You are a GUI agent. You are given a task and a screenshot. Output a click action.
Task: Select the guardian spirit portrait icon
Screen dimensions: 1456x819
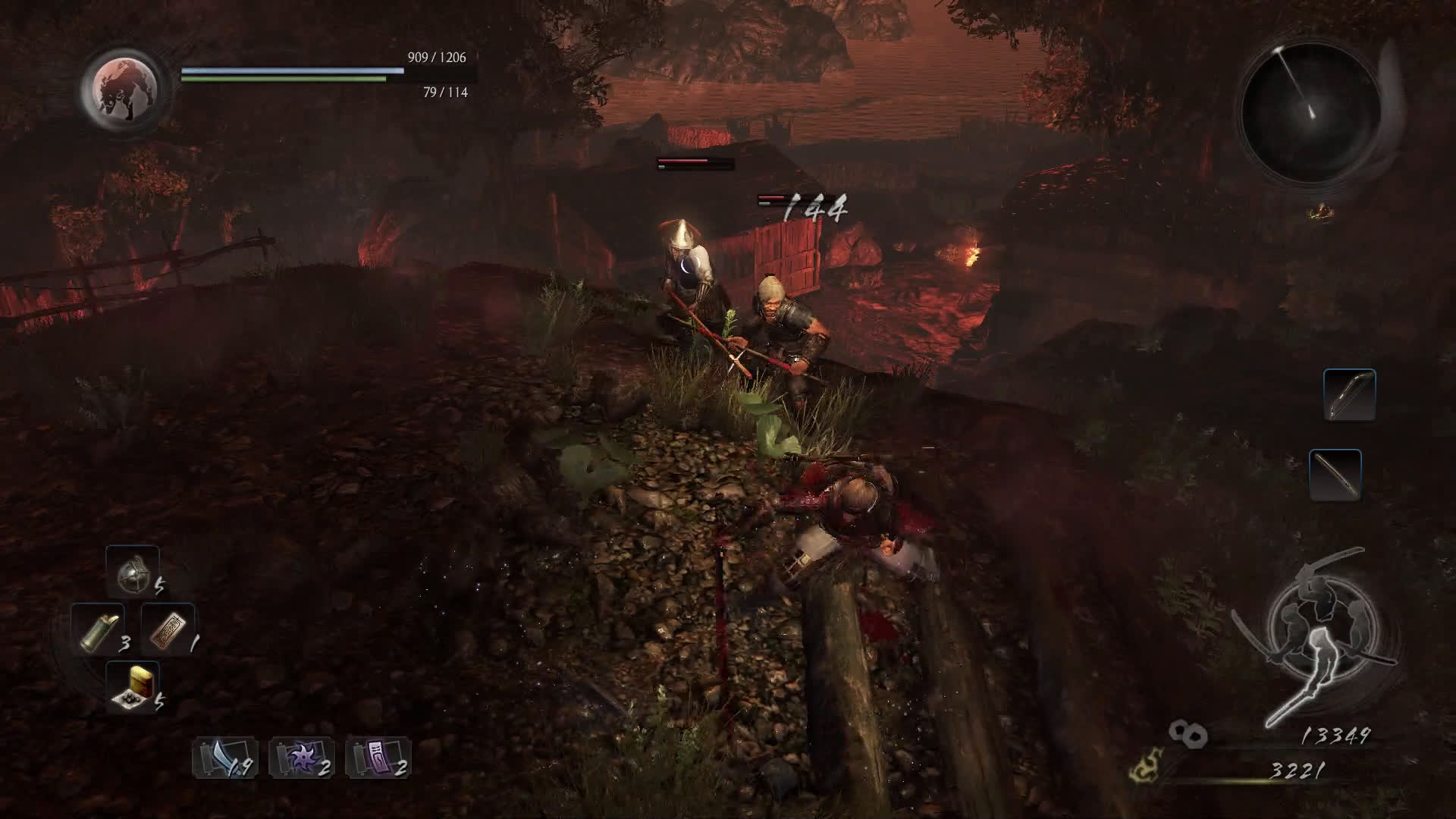[122, 88]
